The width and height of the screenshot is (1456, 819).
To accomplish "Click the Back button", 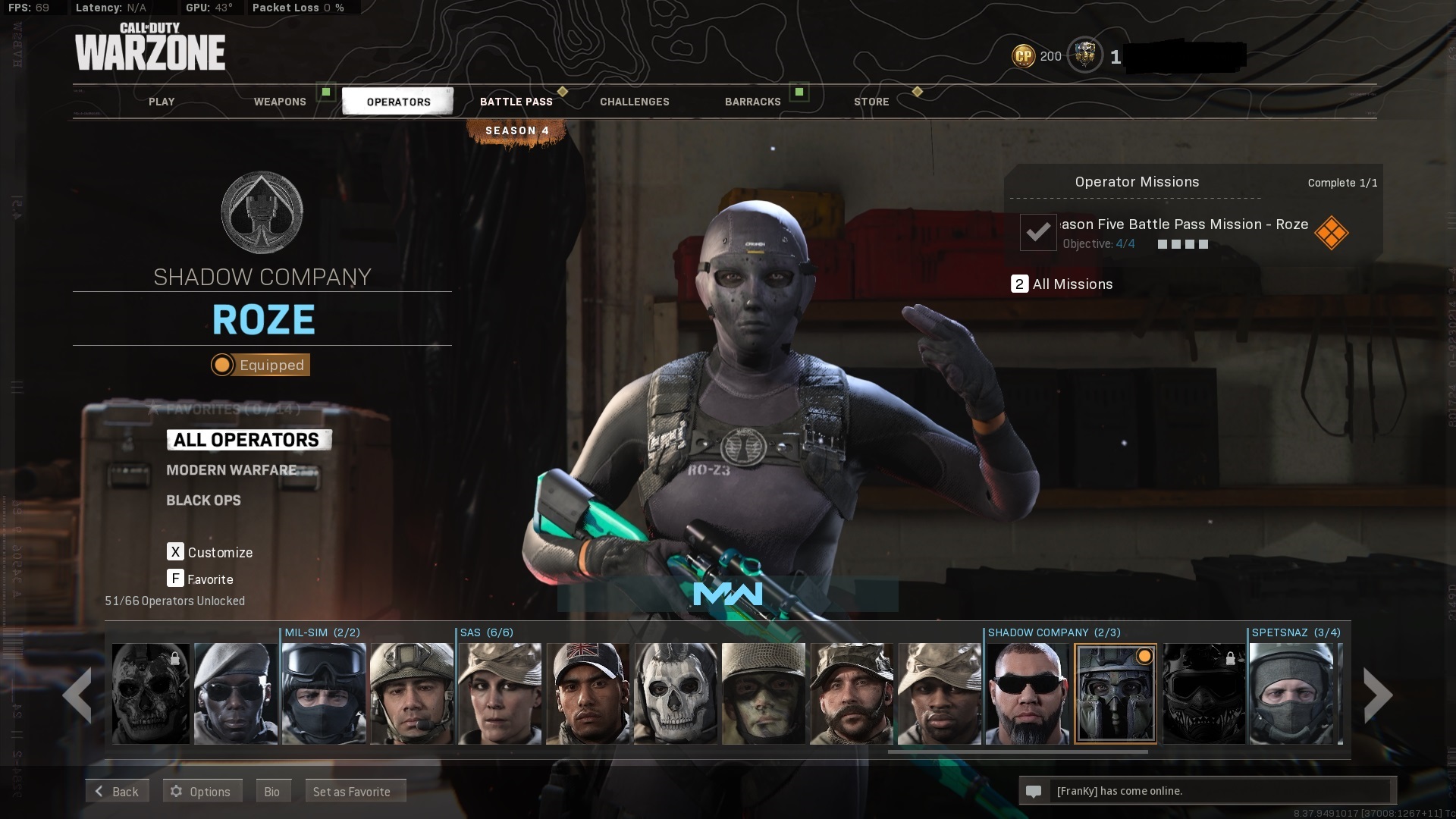I will click(x=117, y=791).
